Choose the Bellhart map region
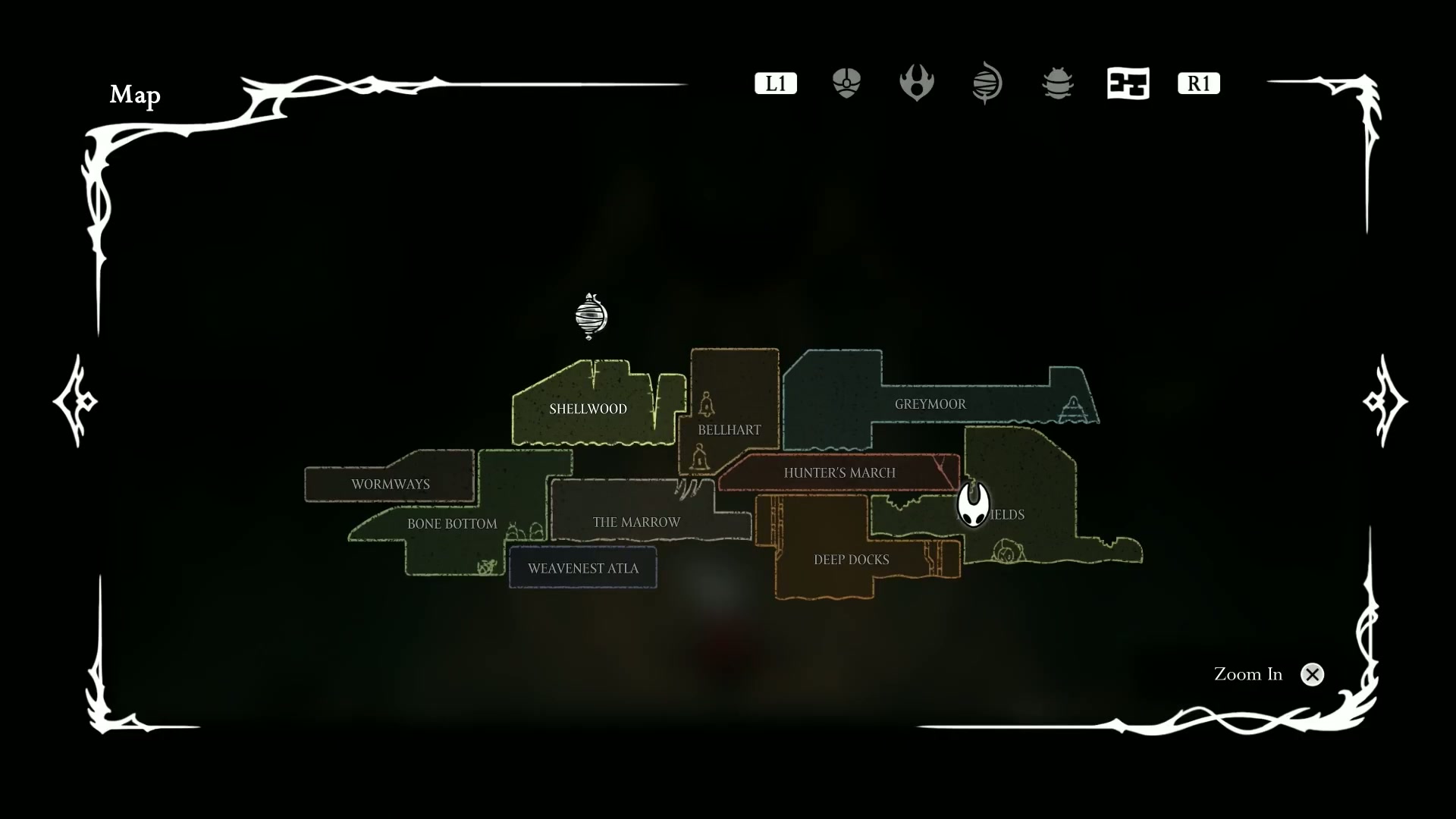Screen dimensions: 1456x819 click(x=729, y=430)
